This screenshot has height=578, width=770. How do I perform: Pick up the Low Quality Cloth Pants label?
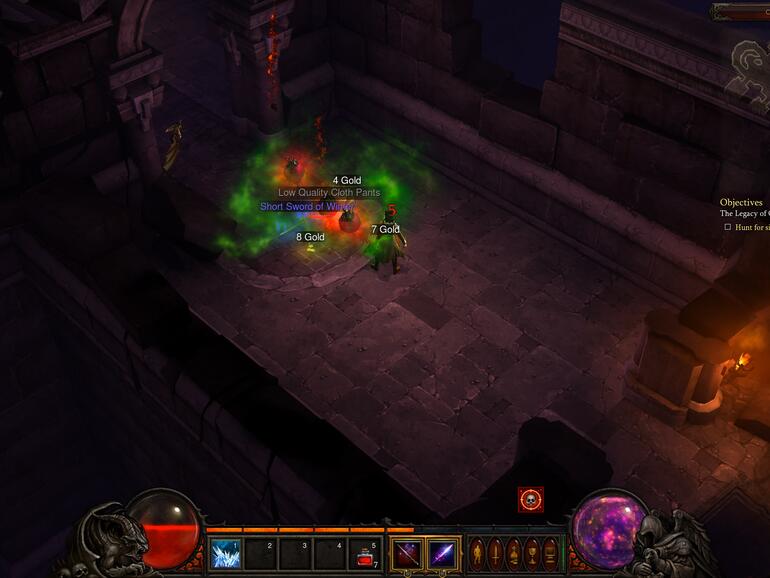pos(329,193)
